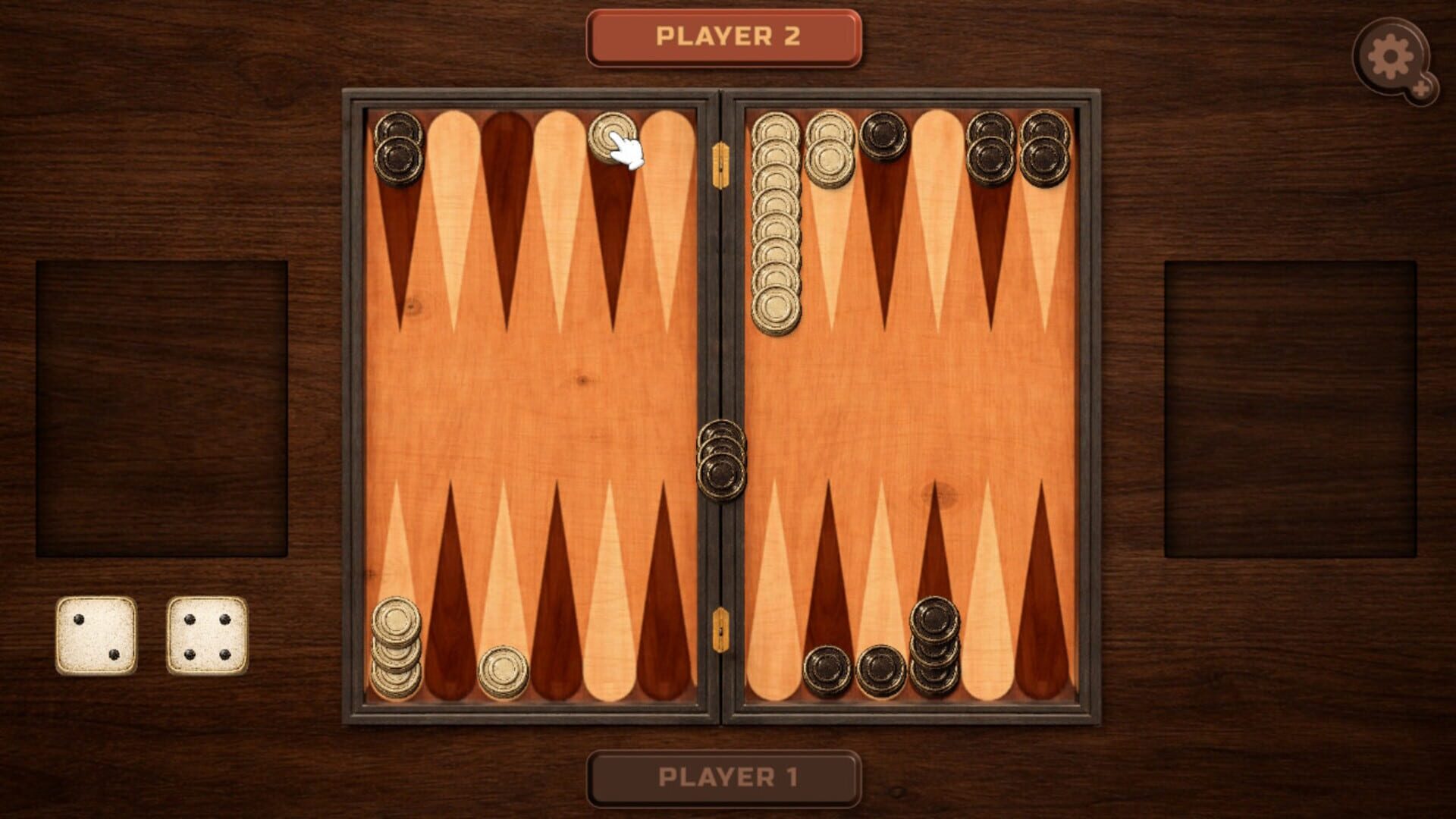Select the single dark checker atop the top middle point
The height and width of the screenshot is (819, 1456).
[882, 133]
